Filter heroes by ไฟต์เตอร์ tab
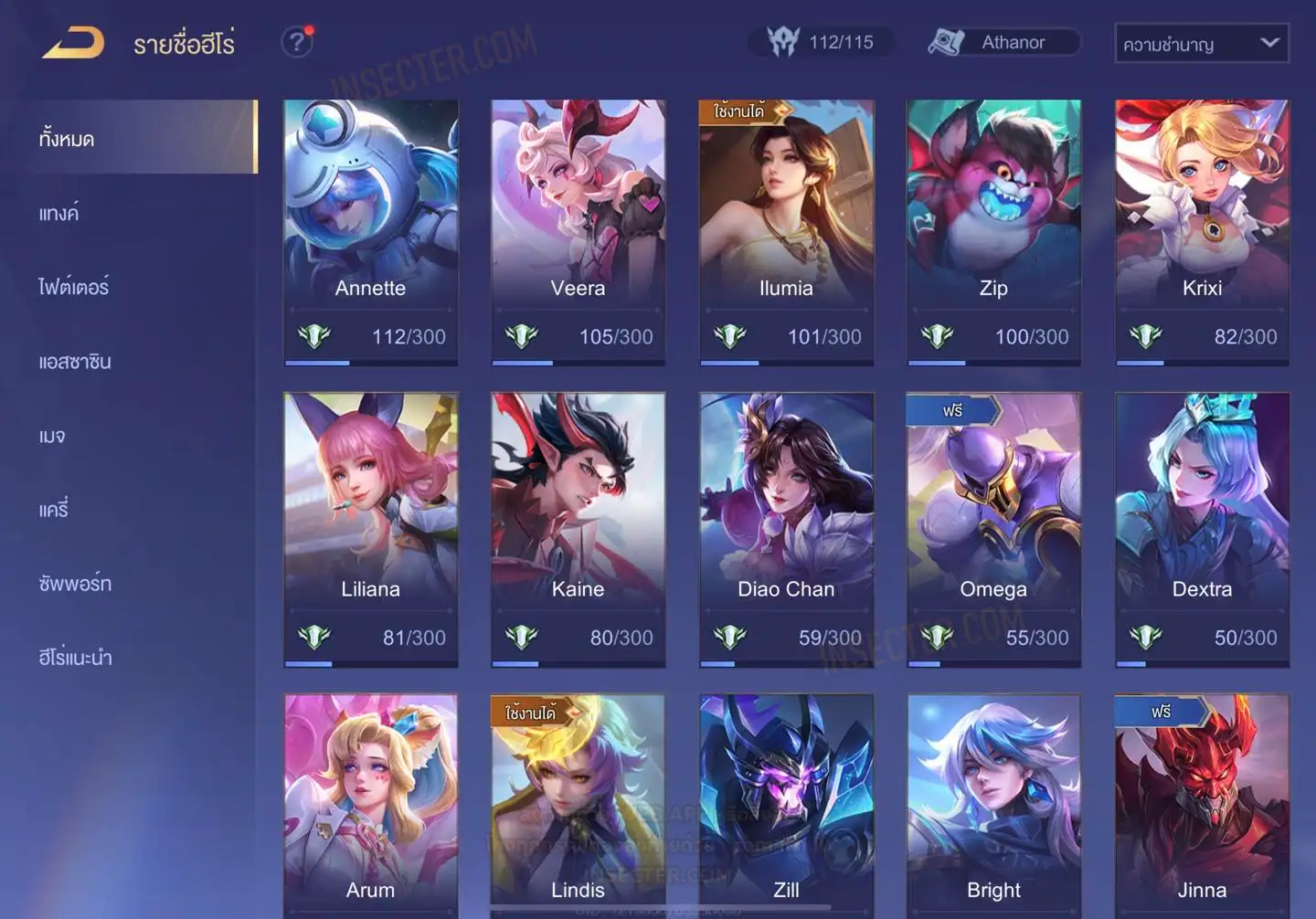 (x=74, y=288)
